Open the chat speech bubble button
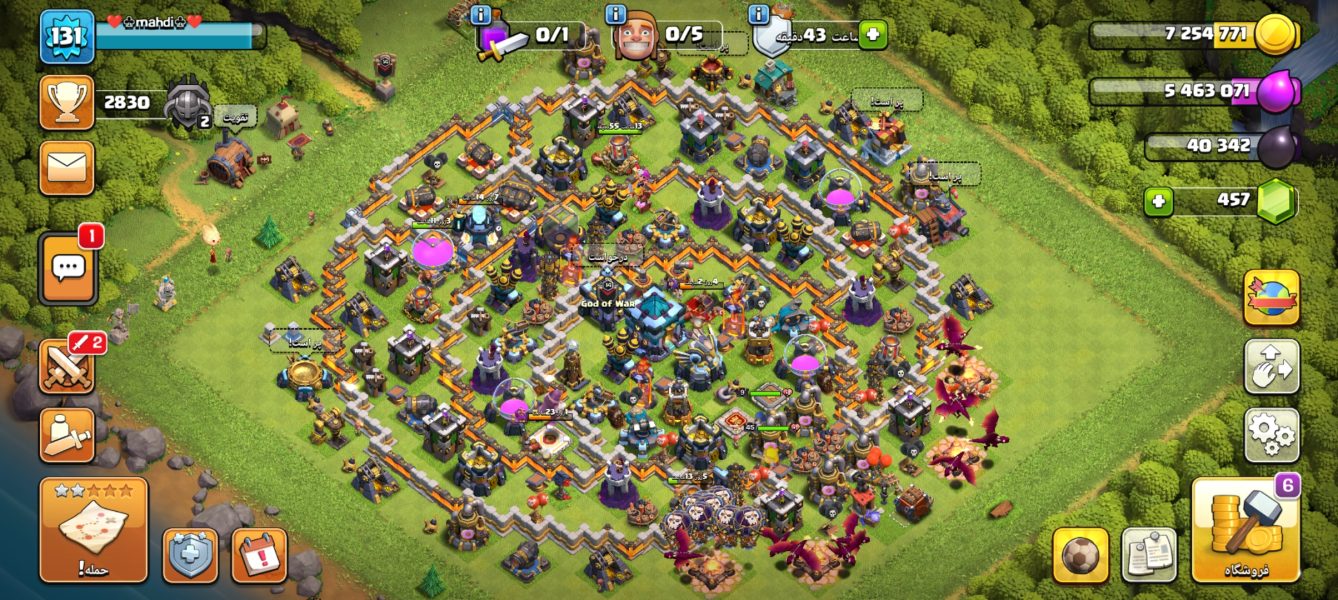This screenshot has width=1338, height=600. coord(68,267)
